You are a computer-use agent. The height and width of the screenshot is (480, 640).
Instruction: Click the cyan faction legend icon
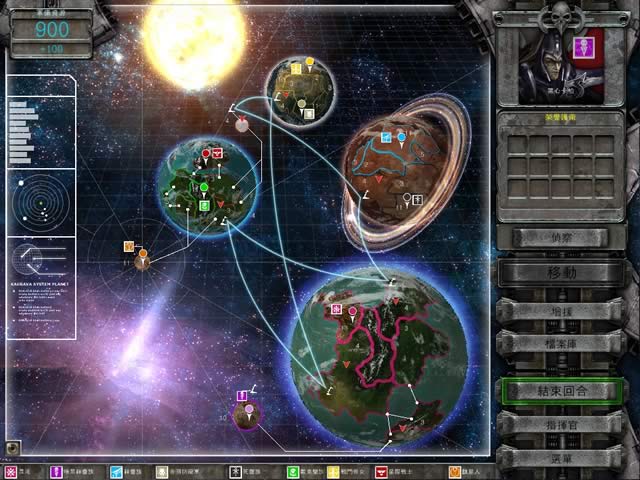tap(116, 471)
